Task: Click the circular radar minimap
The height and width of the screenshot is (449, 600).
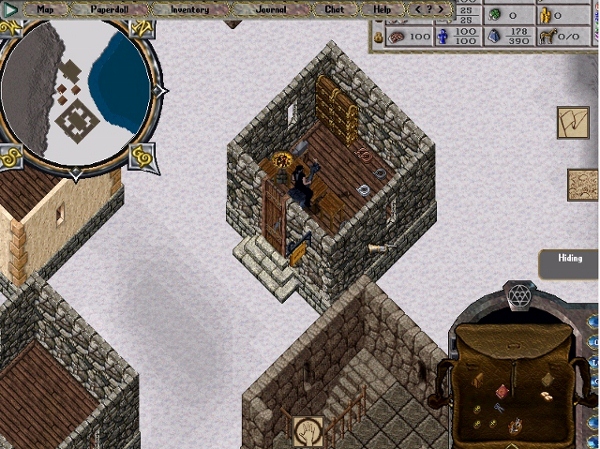Action: [77, 90]
